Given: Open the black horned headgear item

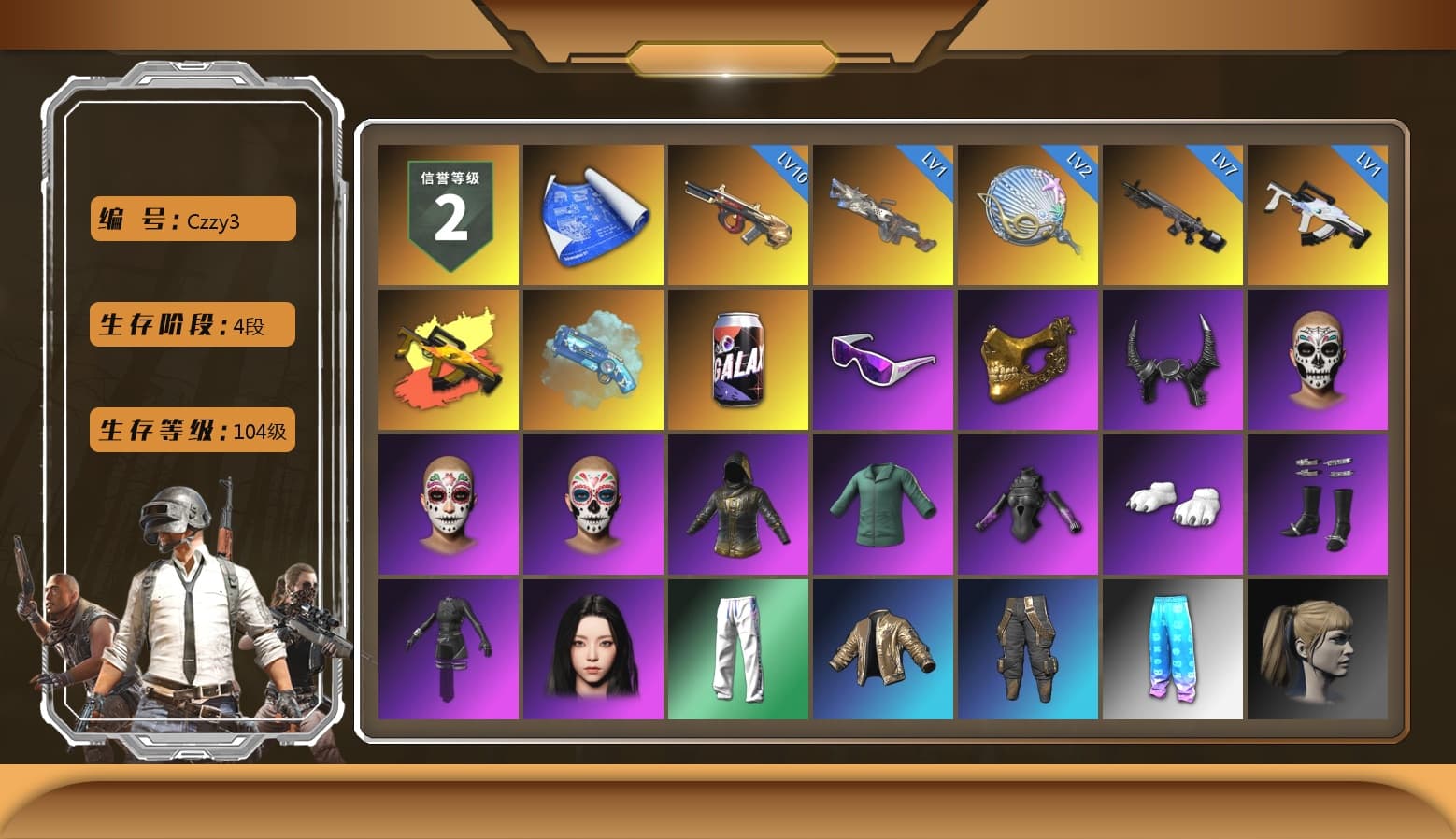Looking at the screenshot, I should [x=1173, y=360].
